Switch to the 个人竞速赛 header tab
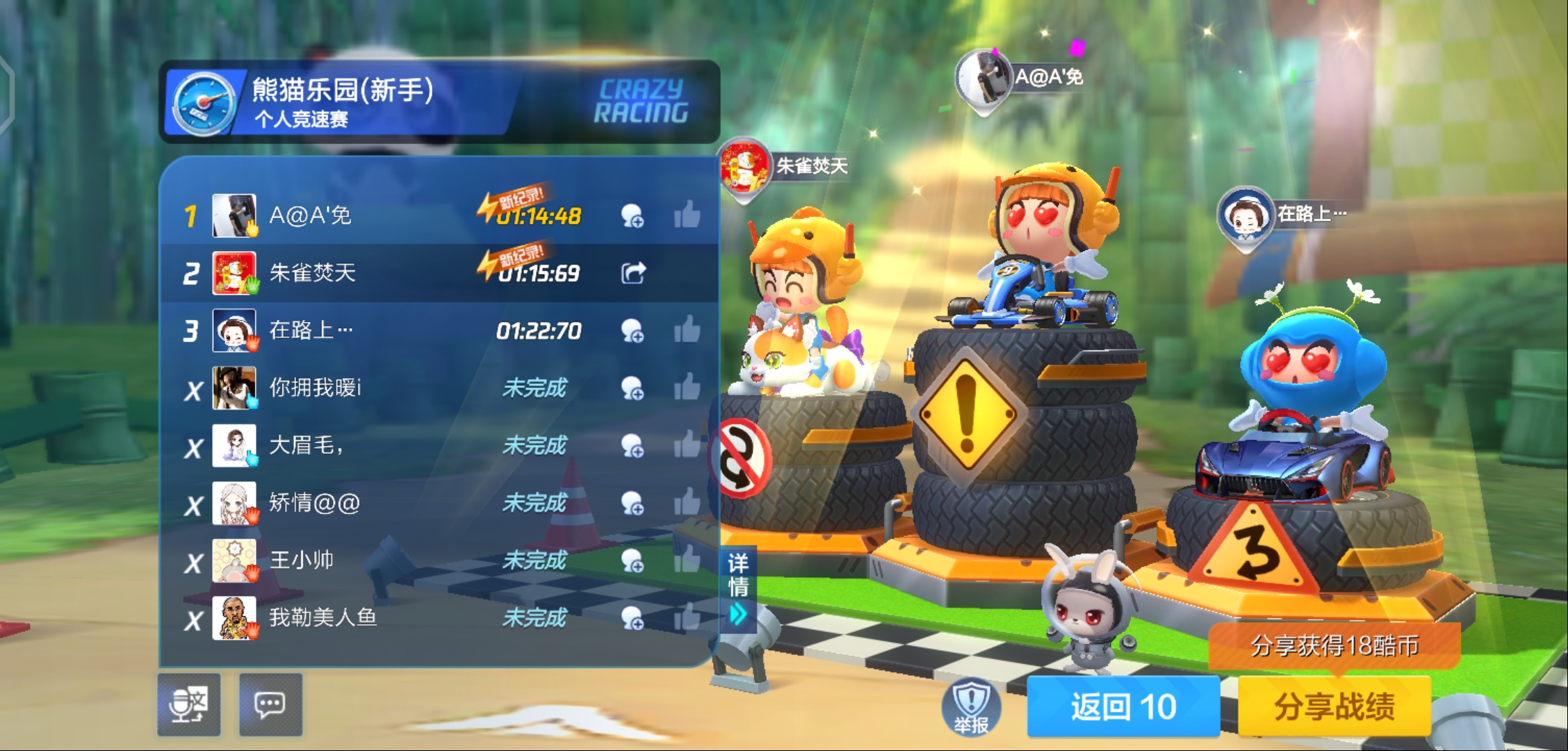The image size is (1568, 751). tap(302, 120)
